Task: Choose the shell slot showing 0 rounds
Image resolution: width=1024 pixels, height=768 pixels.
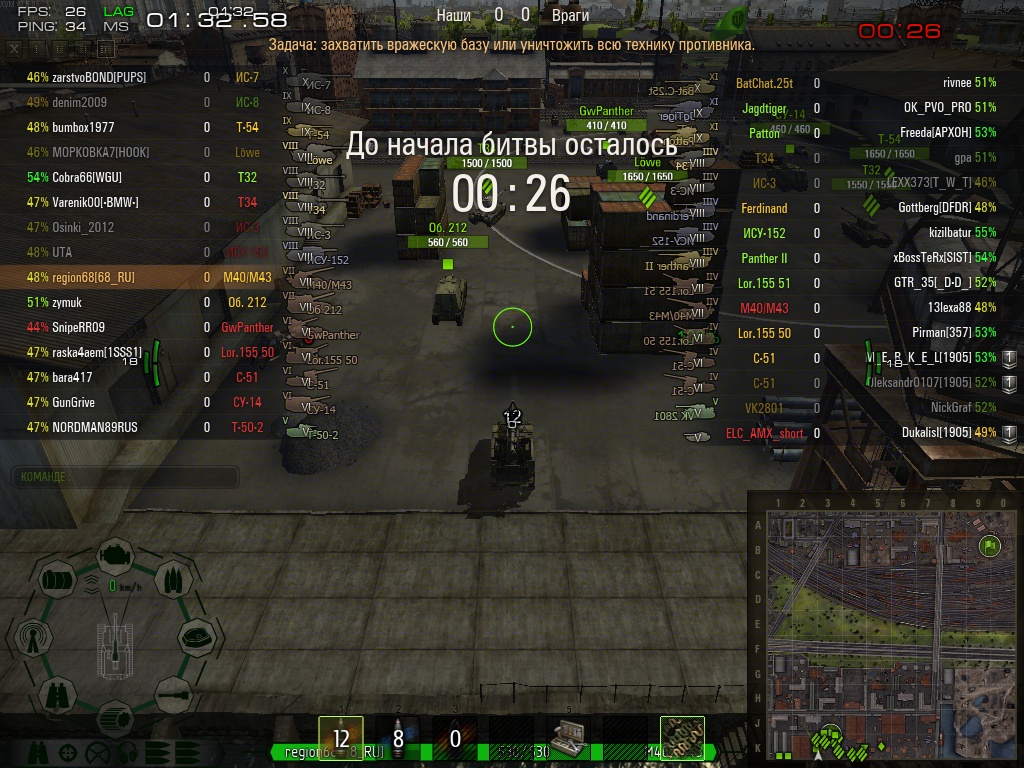Action: click(x=454, y=738)
